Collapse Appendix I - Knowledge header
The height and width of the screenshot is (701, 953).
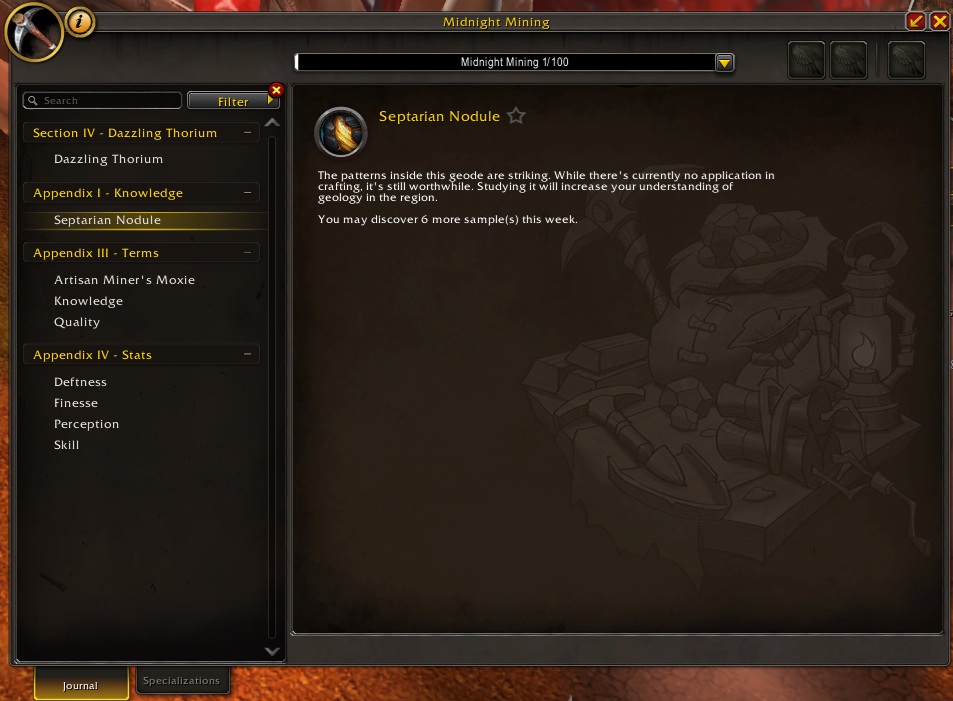point(246,193)
